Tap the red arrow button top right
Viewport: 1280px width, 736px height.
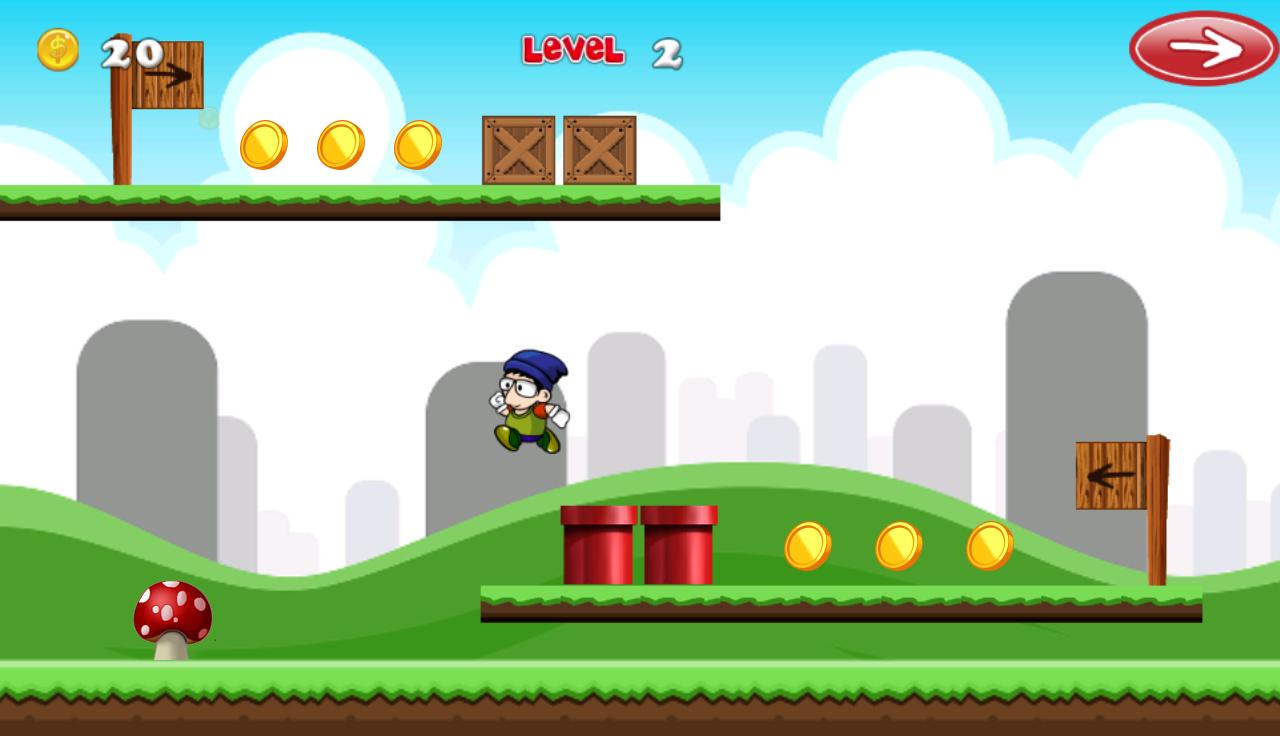coord(1203,48)
